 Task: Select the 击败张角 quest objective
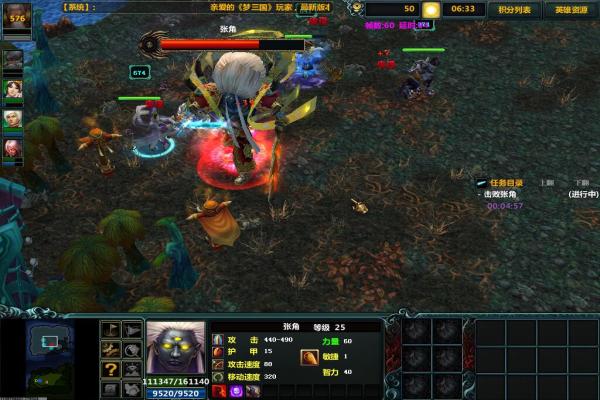pos(506,194)
